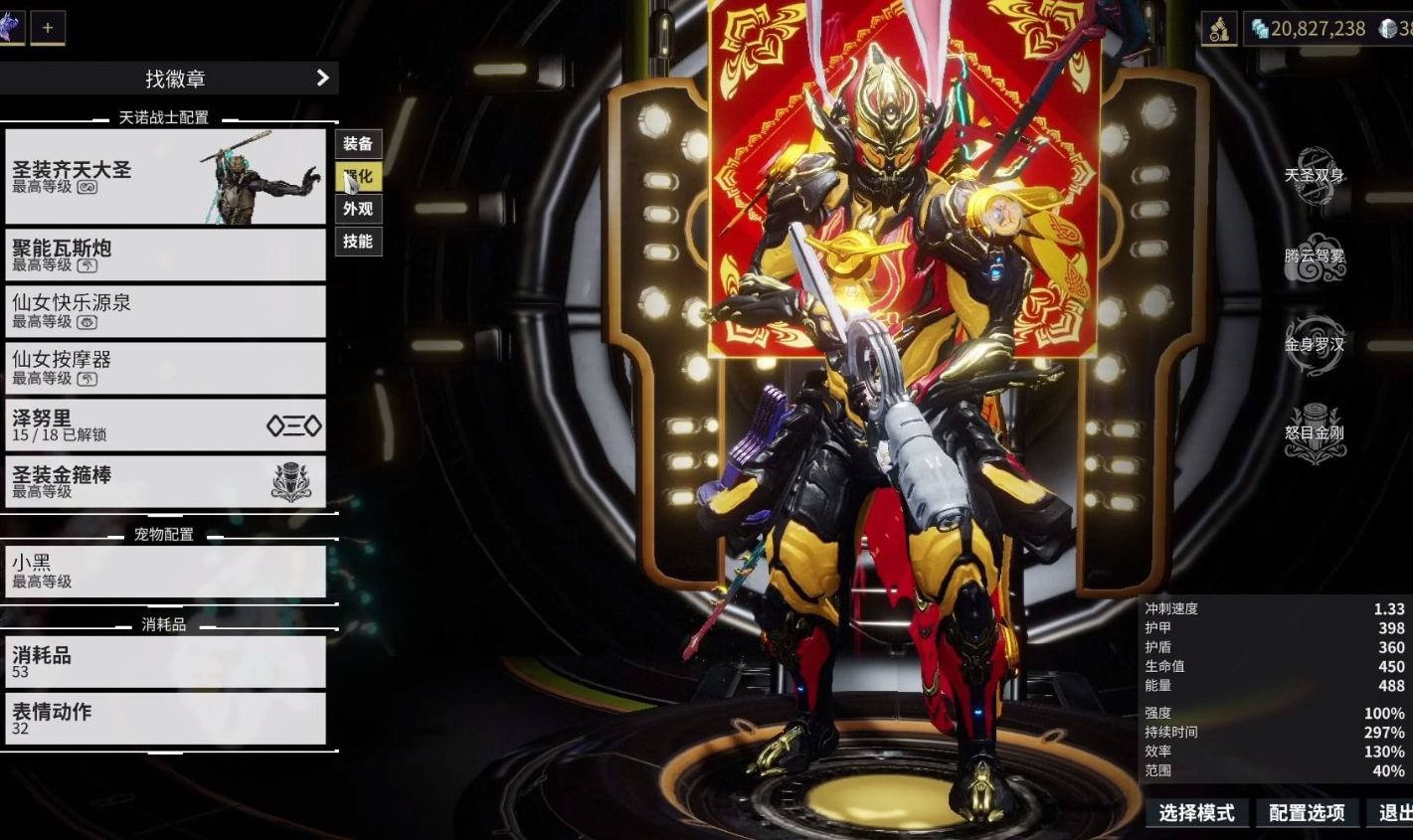This screenshot has width=1413, height=840.
Task: Click the 天圣双身 ability icon
Action: (x=1314, y=177)
